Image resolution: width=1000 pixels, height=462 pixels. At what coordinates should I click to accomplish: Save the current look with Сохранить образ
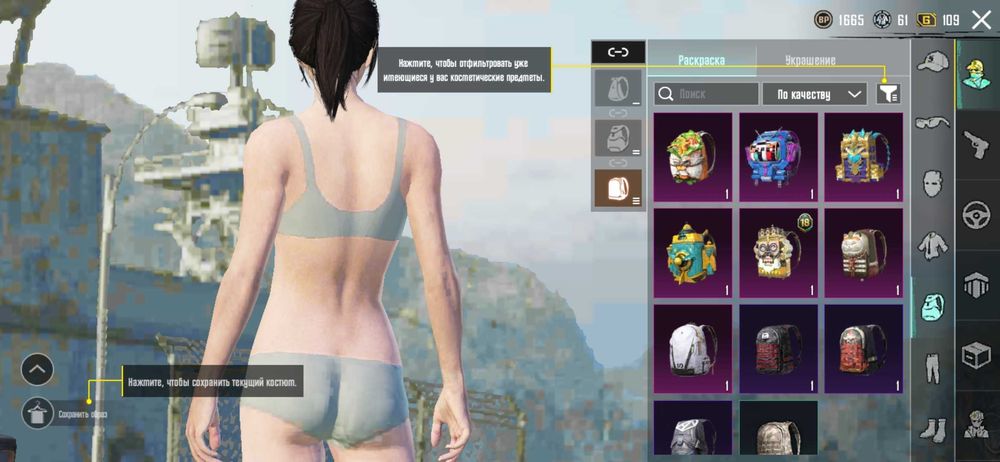pos(37,409)
